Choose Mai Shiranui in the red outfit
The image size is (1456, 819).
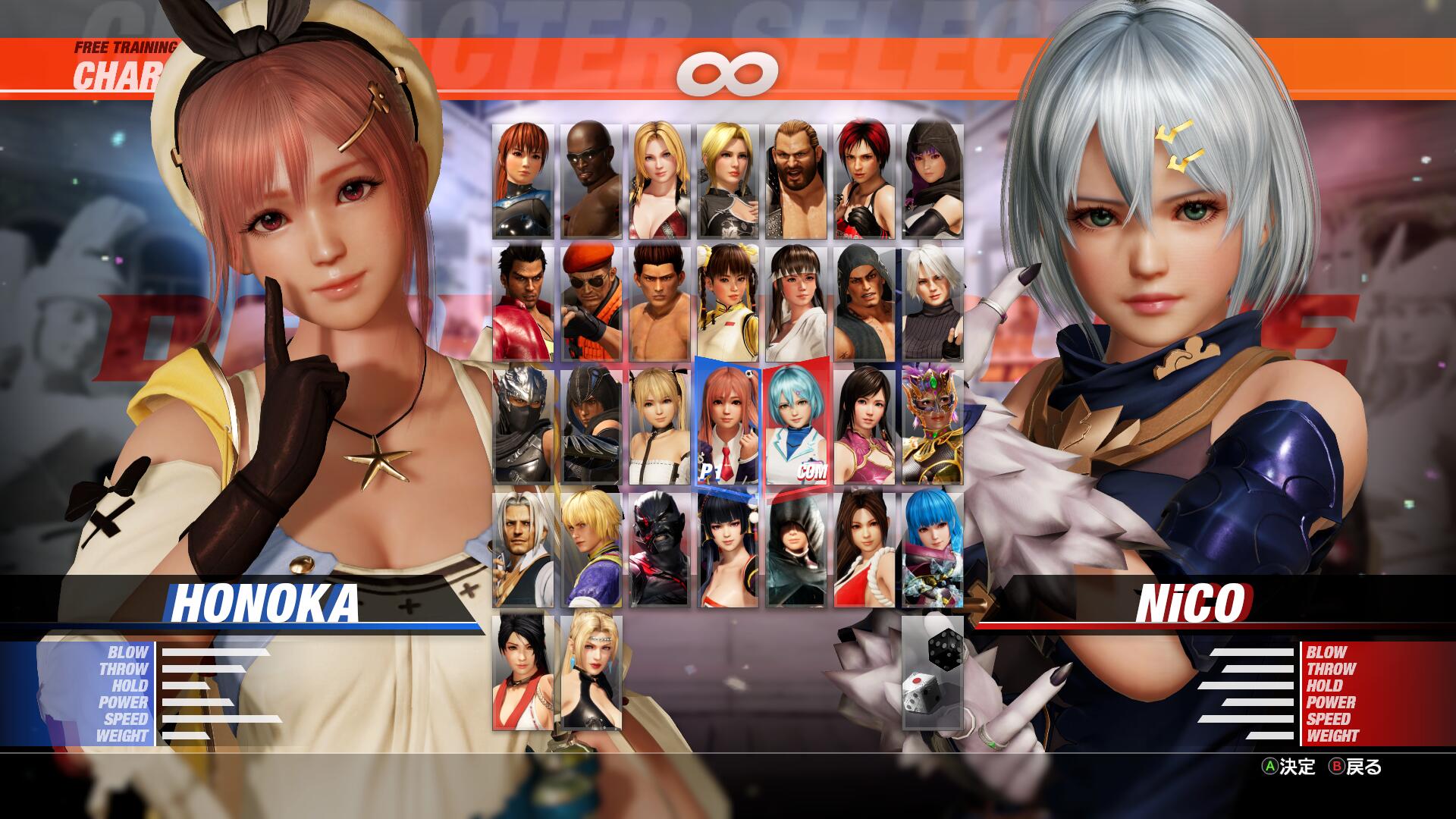click(x=864, y=550)
